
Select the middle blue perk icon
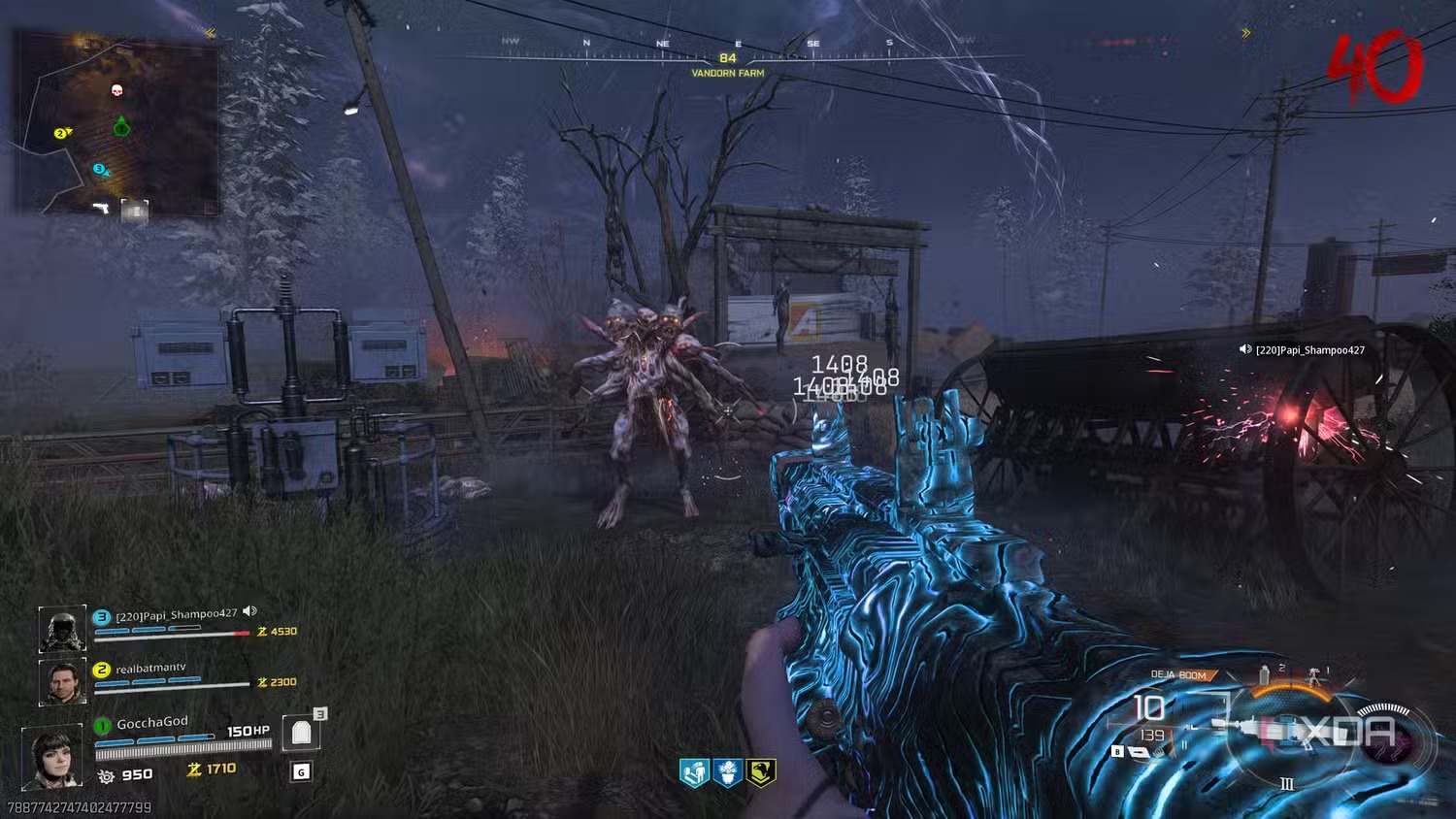tap(728, 772)
